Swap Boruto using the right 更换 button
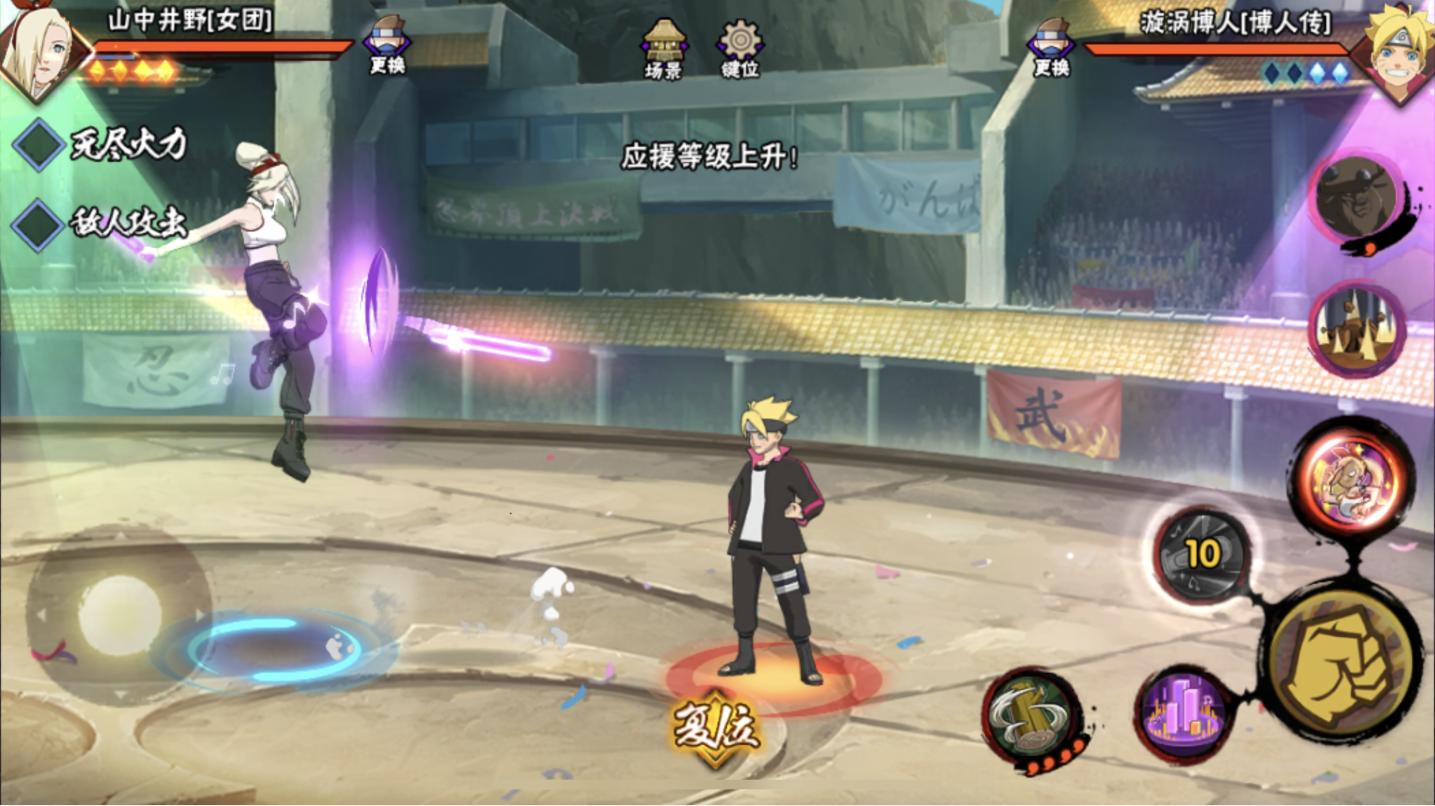 tap(1051, 47)
